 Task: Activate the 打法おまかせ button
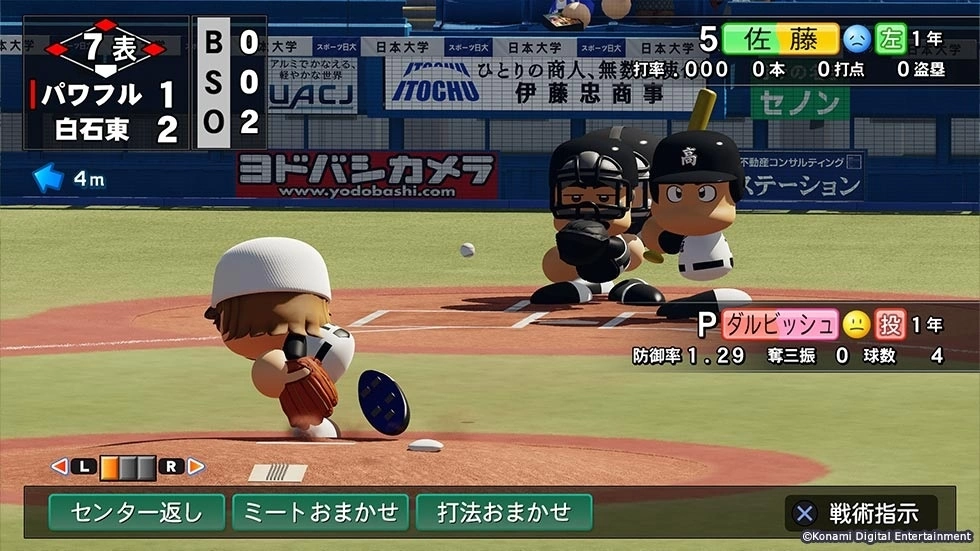pyautogui.click(x=504, y=513)
